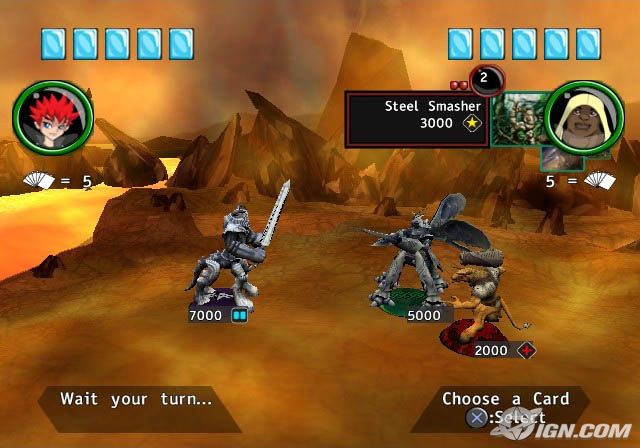Screen dimensions: 640x448
Task: Click the opponent's card hand icon
Action: pyautogui.click(x=598, y=182)
